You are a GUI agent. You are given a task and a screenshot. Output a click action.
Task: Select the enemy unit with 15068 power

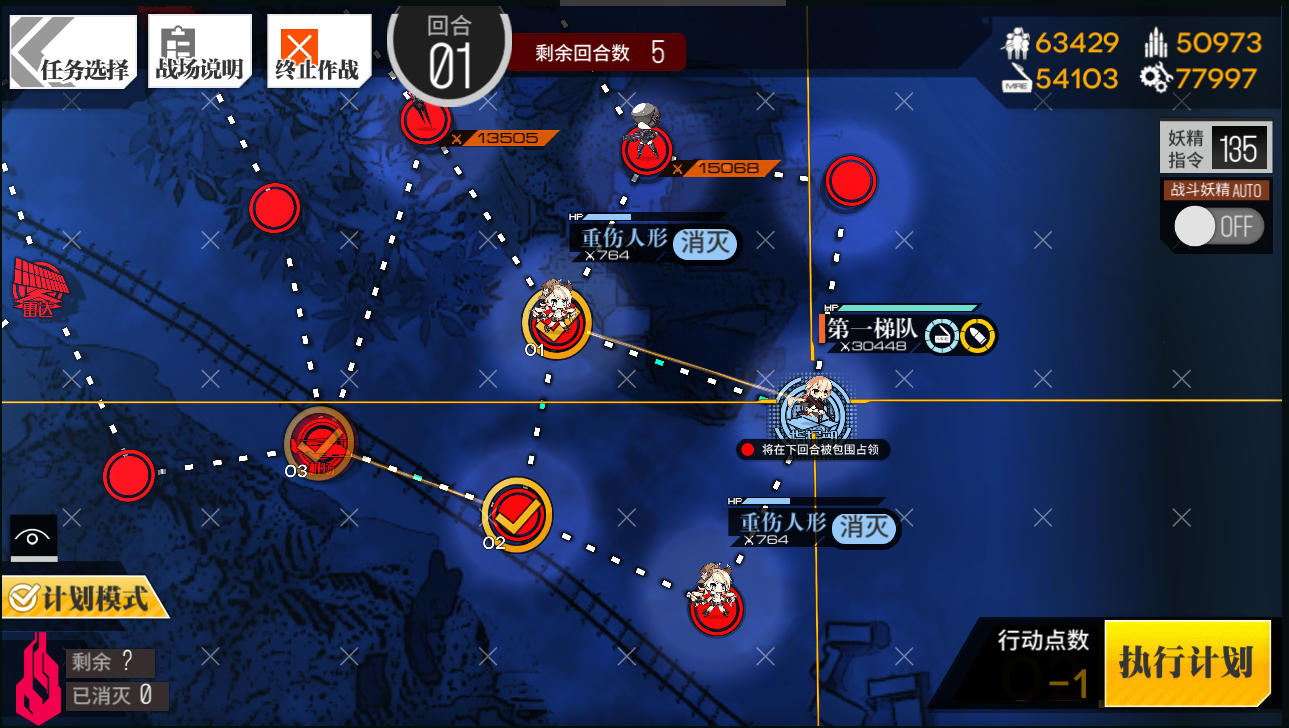646,148
